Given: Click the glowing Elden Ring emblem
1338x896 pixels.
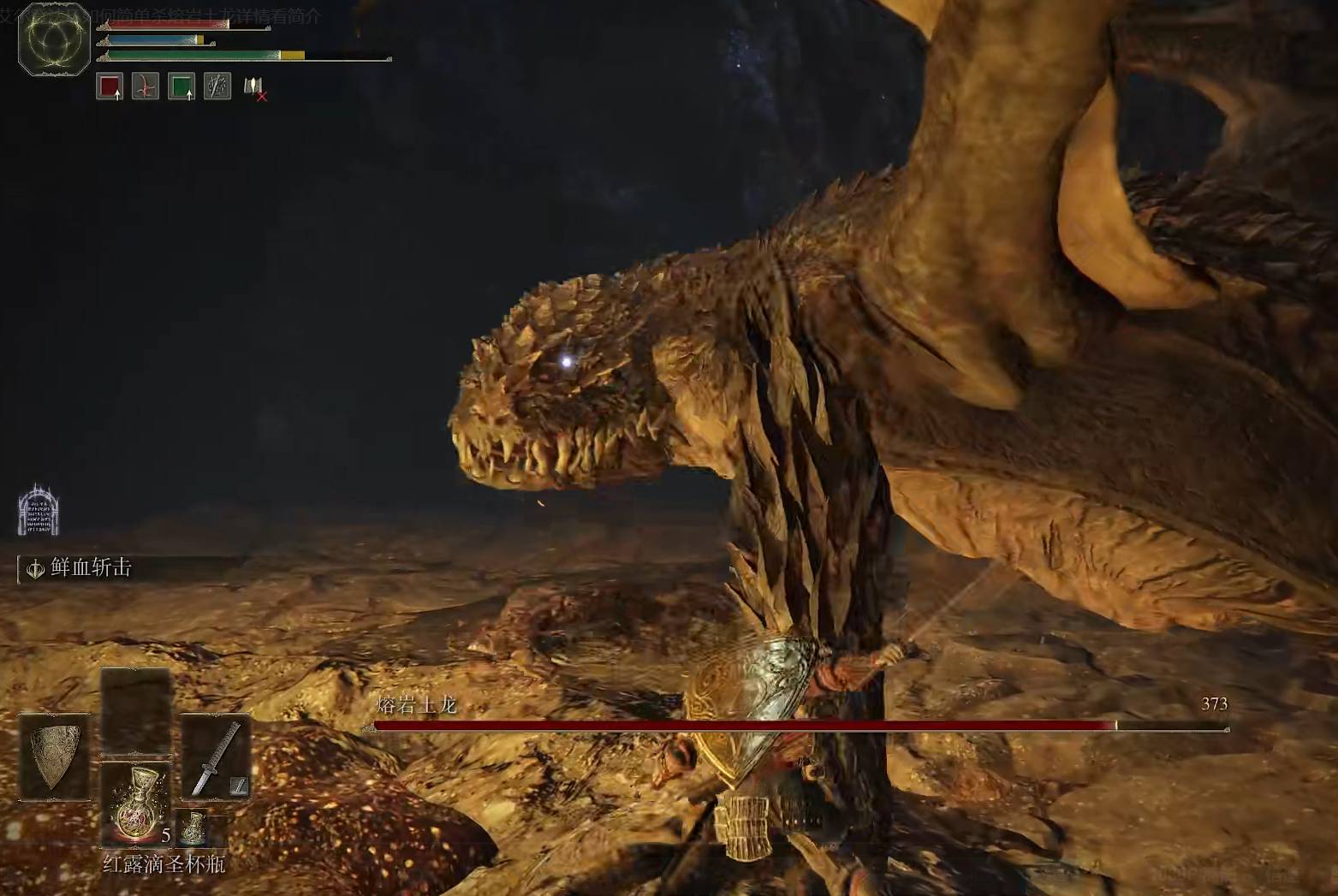Looking at the screenshot, I should [x=54, y=39].
